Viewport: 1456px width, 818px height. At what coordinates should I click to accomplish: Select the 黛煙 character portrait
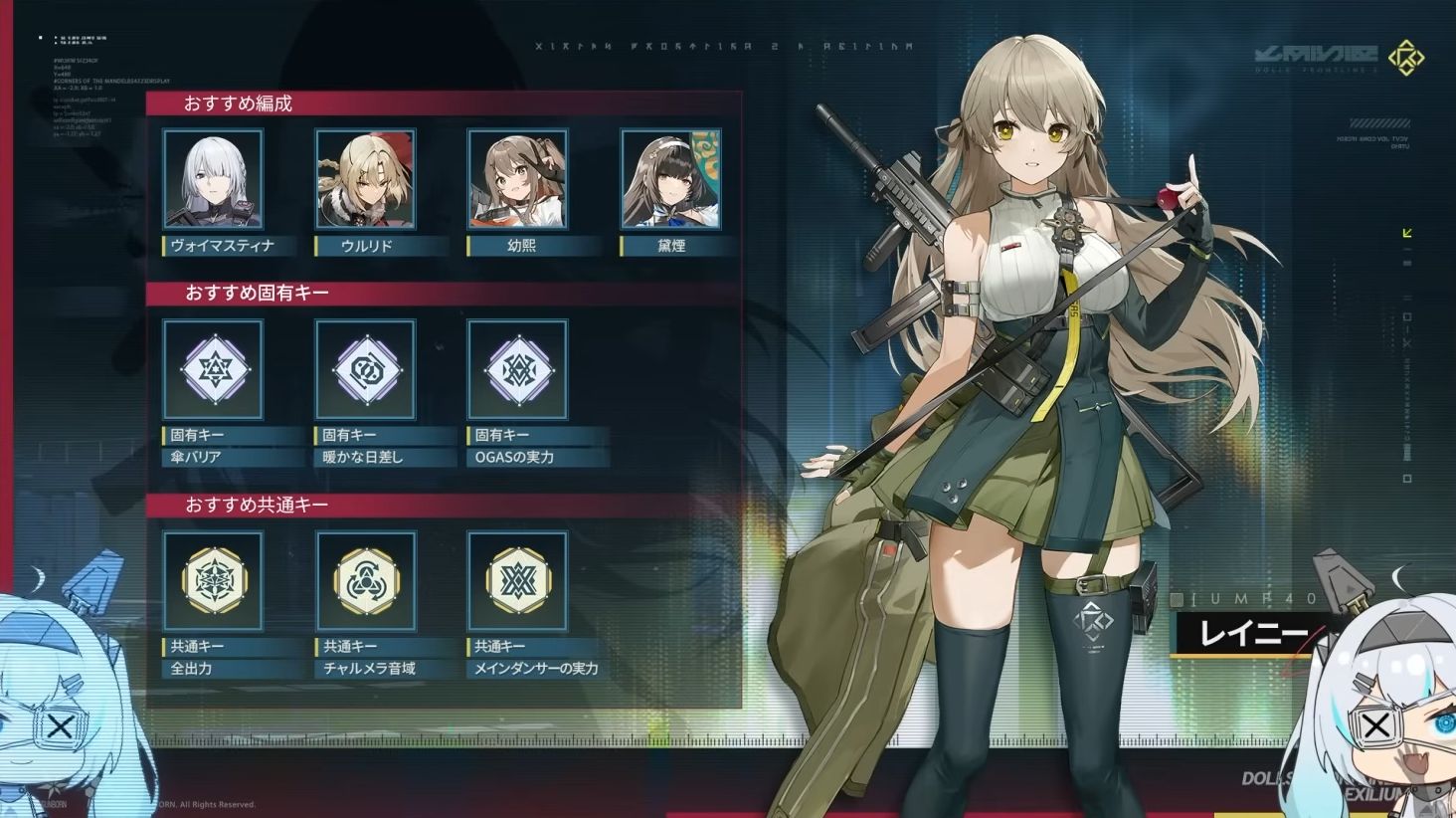click(x=670, y=179)
